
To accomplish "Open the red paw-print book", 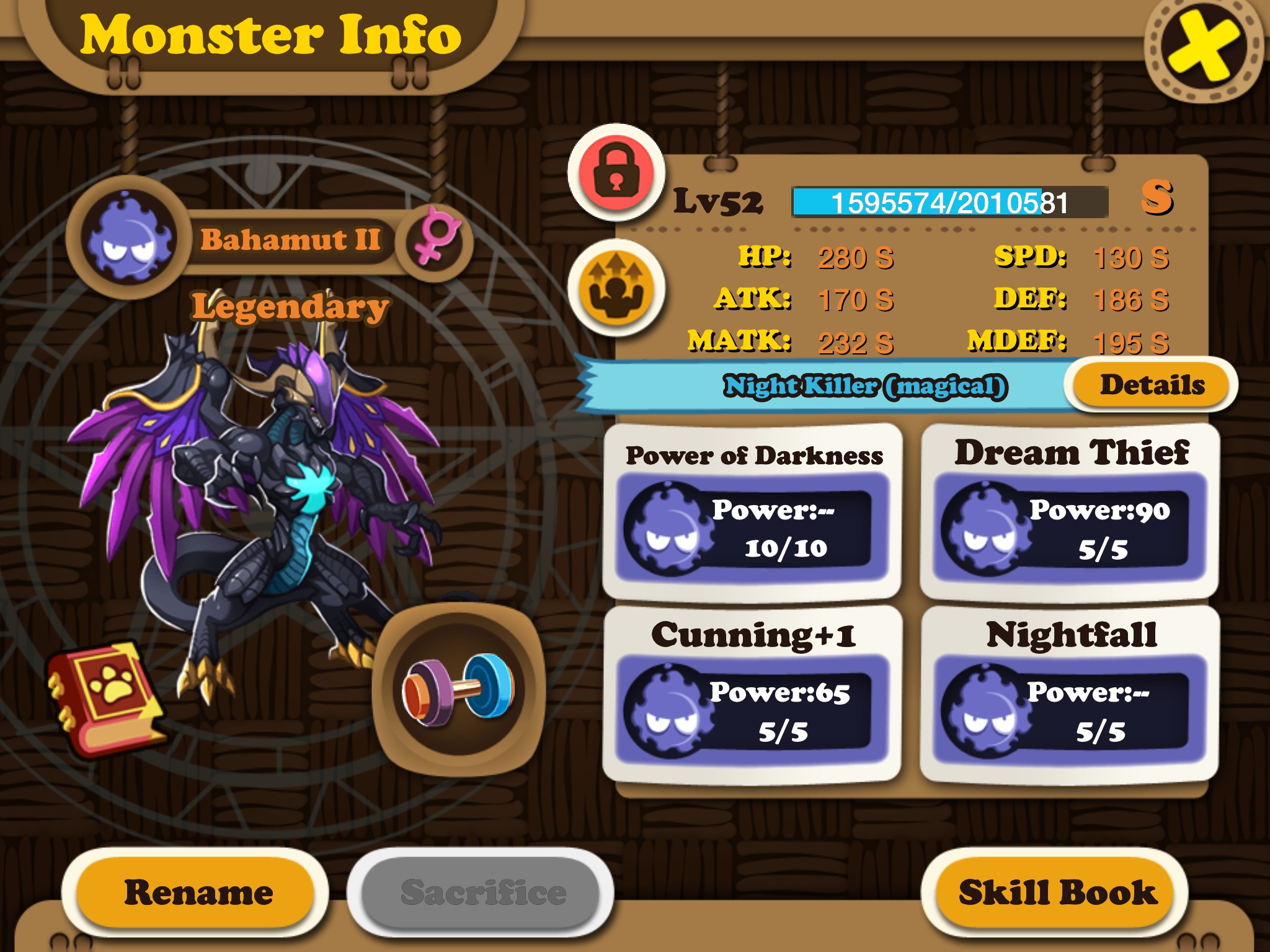I will pyautogui.click(x=107, y=697).
